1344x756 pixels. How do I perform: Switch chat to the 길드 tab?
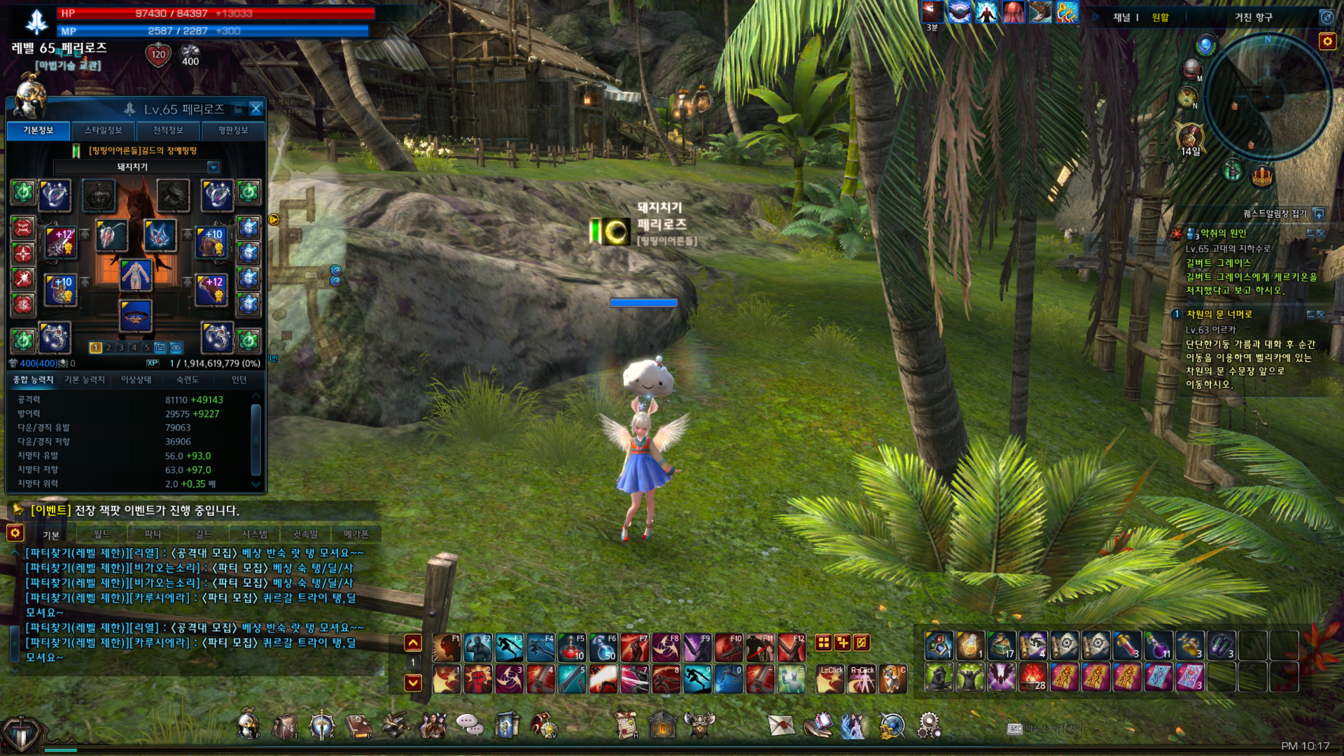click(x=203, y=535)
